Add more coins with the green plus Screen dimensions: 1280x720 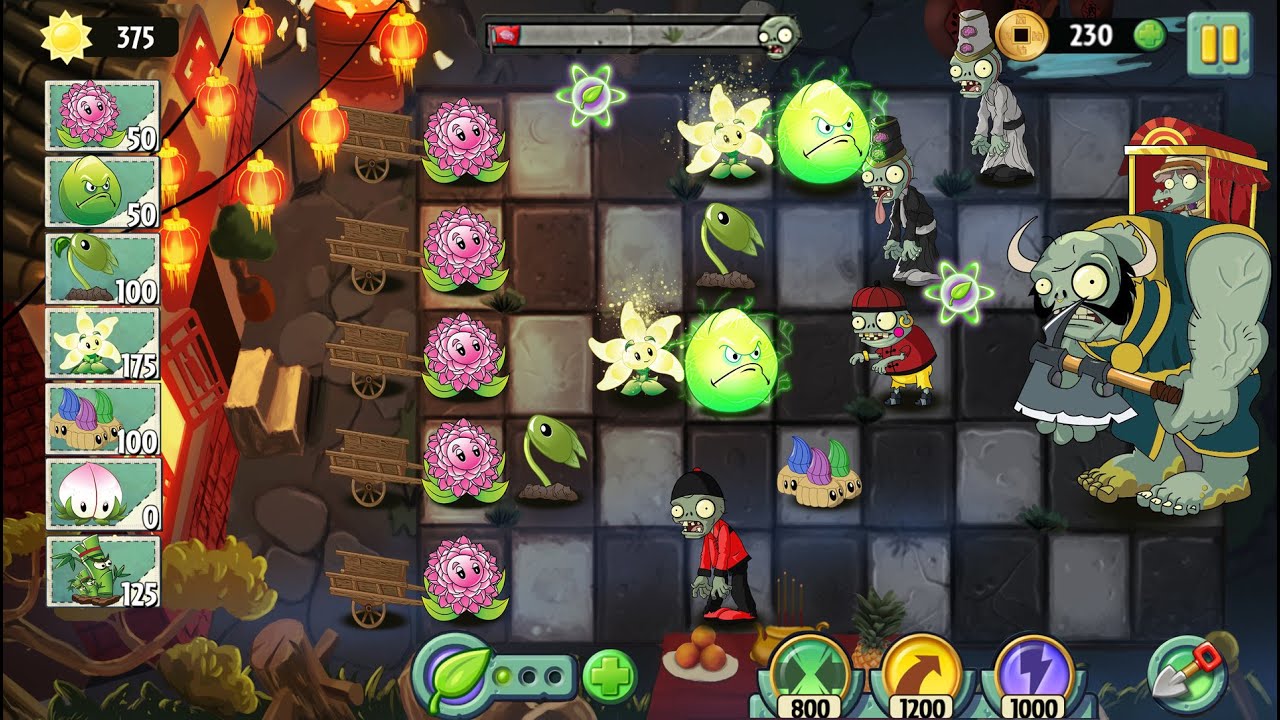tap(1150, 36)
